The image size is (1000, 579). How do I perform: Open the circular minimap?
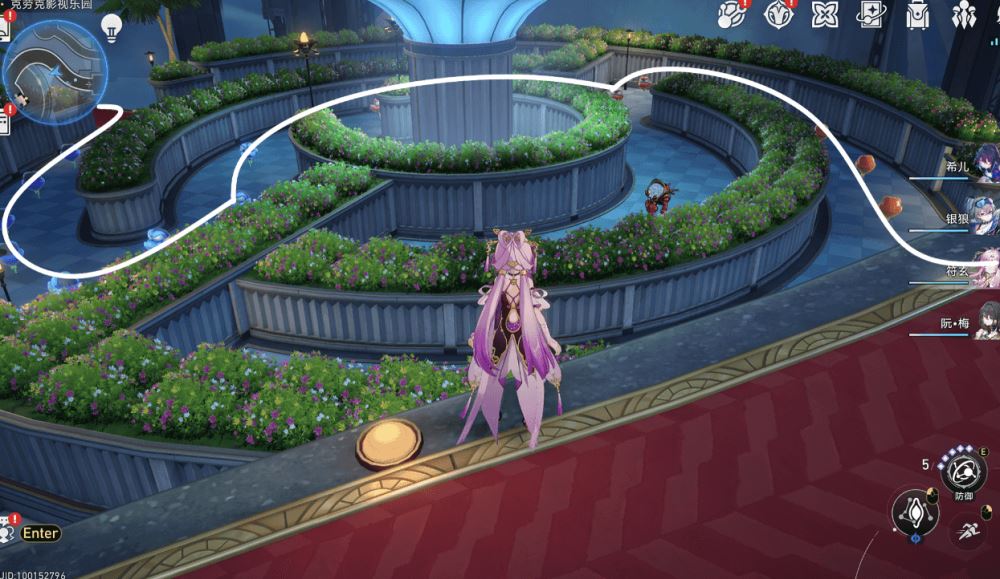coord(55,68)
